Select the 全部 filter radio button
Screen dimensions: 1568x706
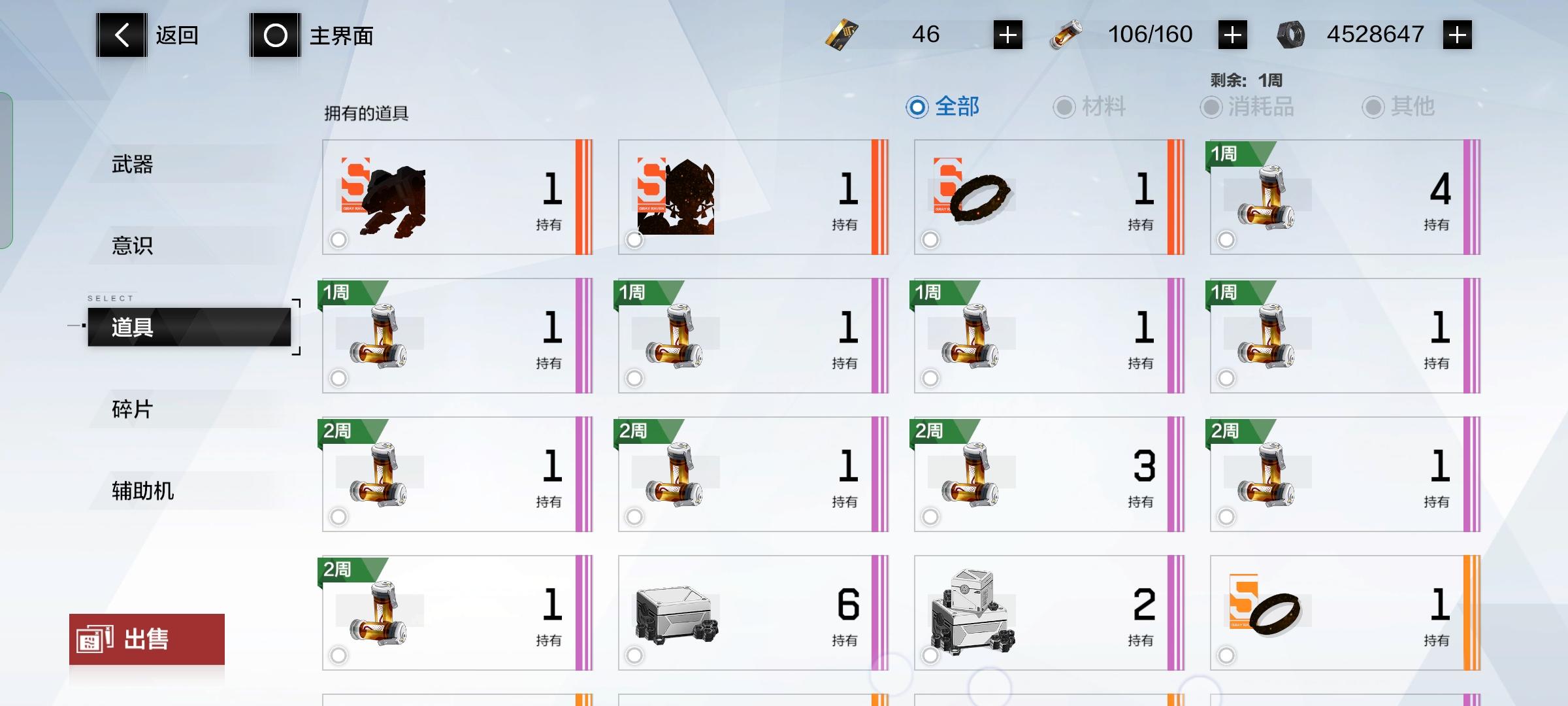pyautogui.click(x=919, y=108)
